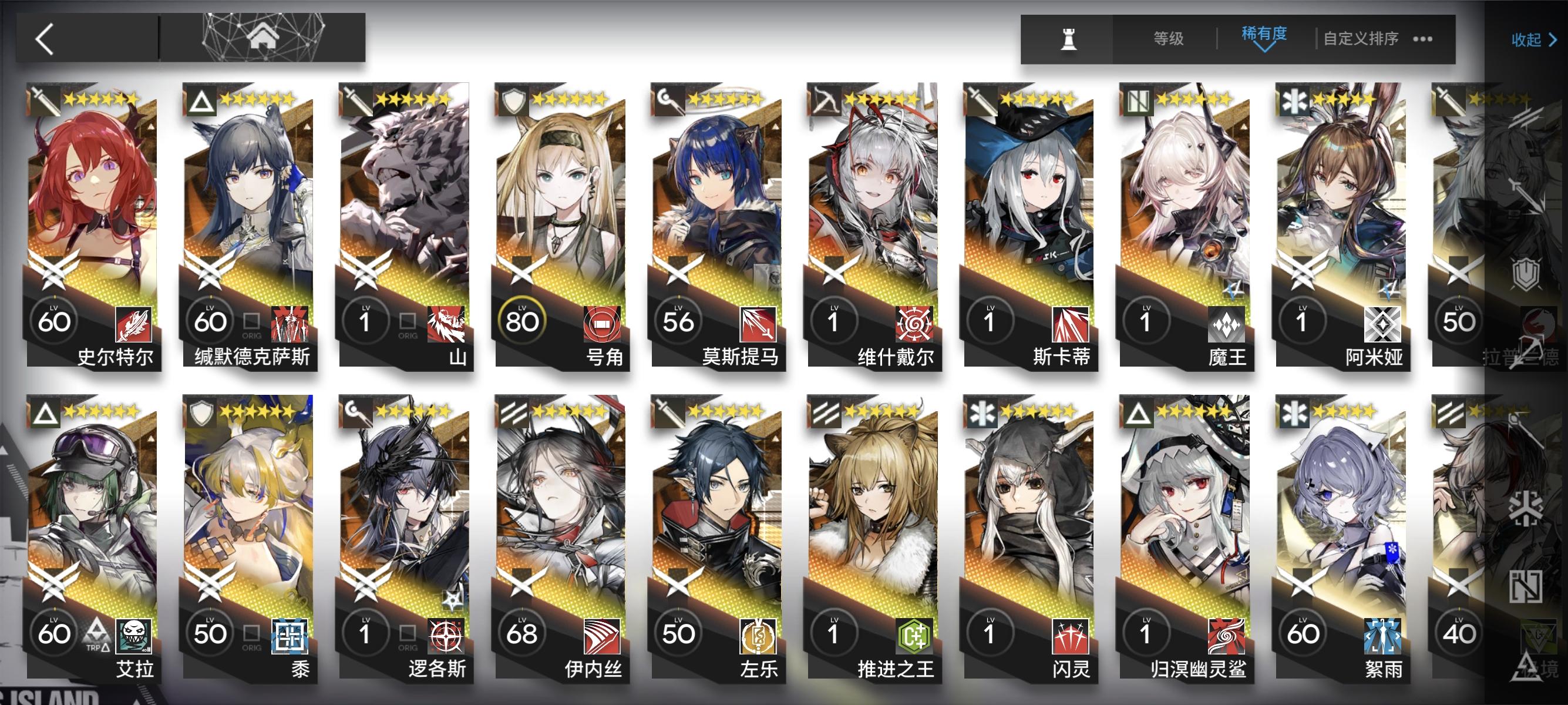Select the rook emblem in the sort bar

1070,38
